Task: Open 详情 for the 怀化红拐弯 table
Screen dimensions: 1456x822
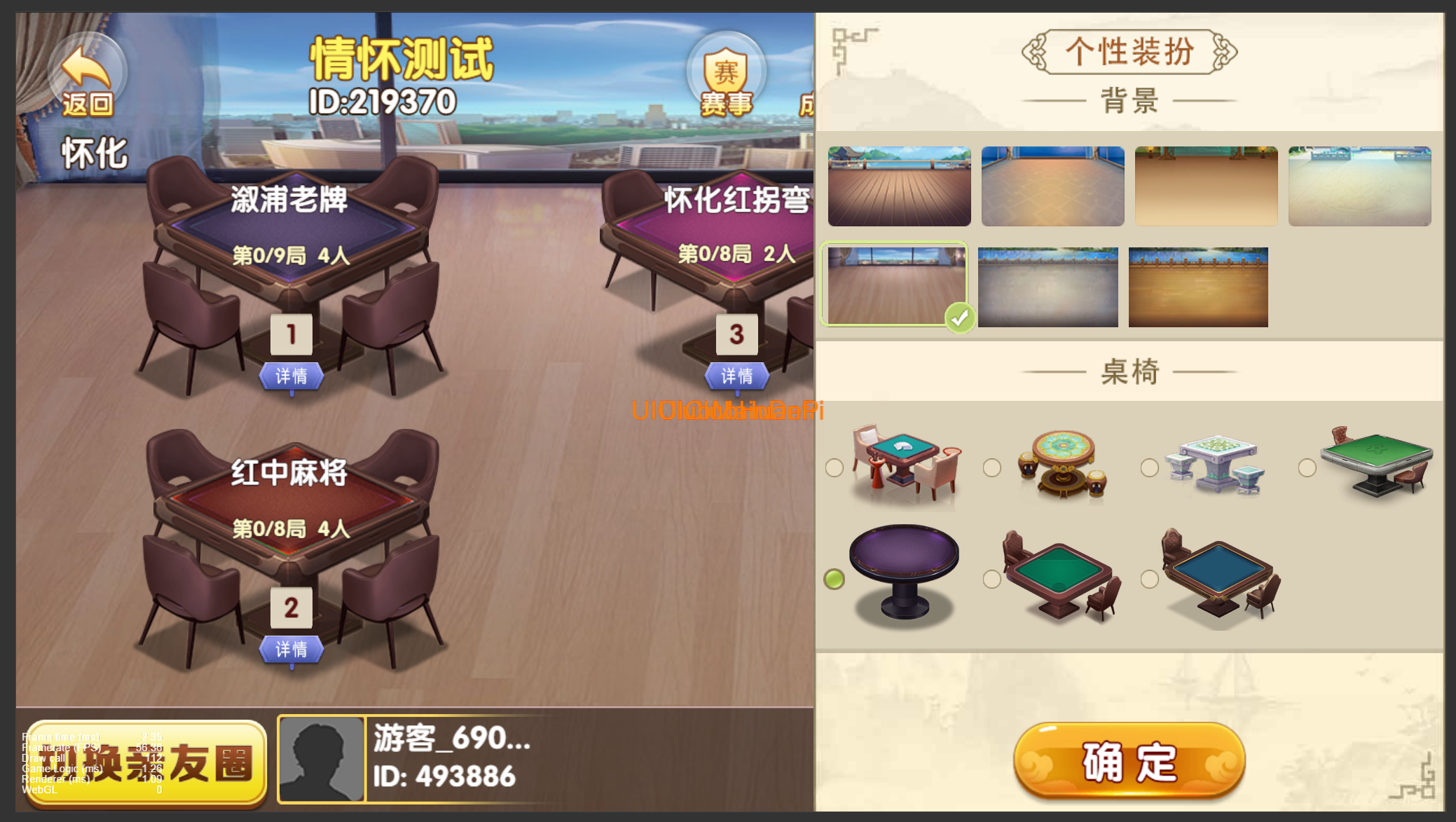Action: pyautogui.click(x=736, y=376)
